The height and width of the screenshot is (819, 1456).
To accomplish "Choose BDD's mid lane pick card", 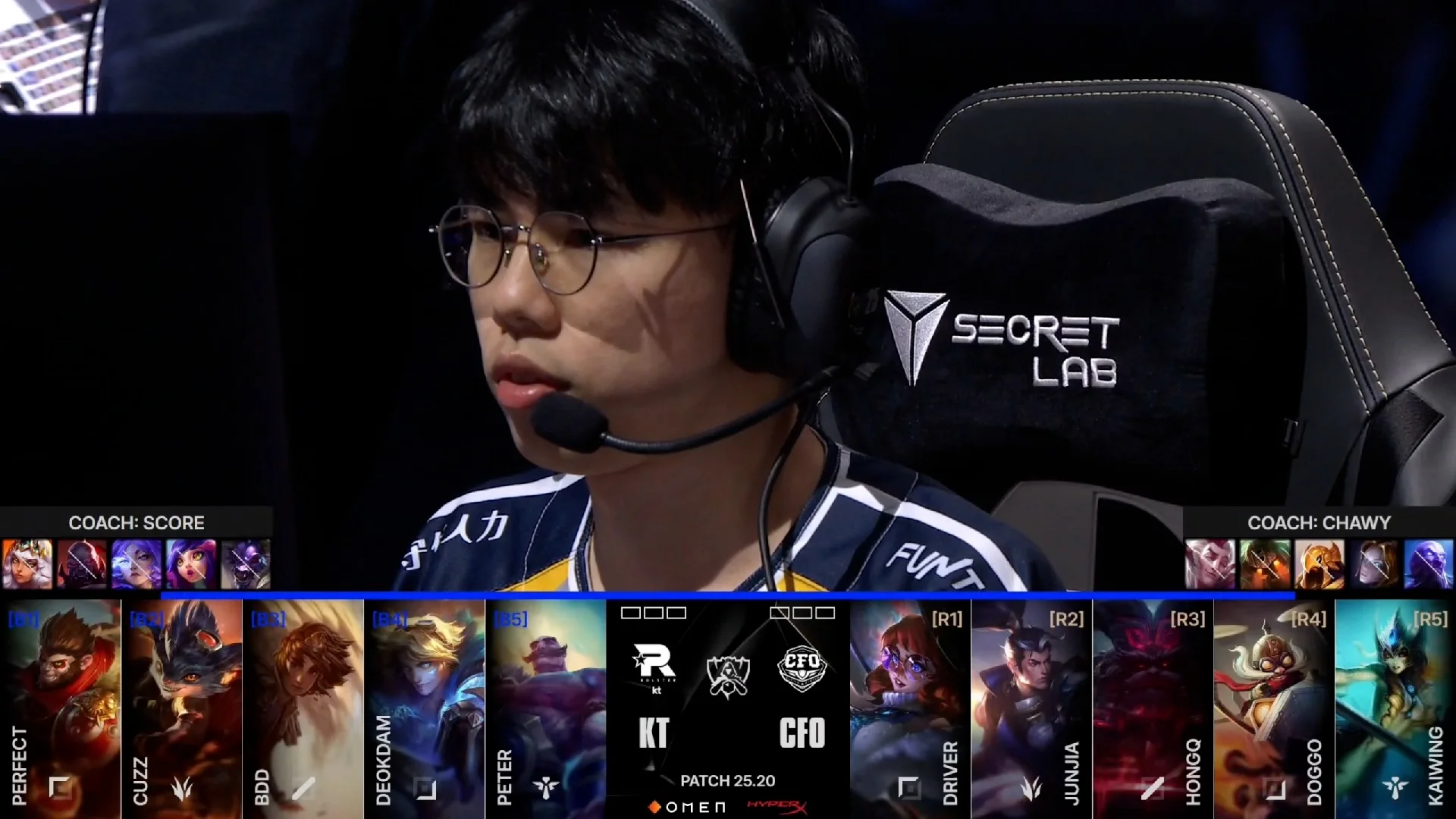I will point(303,705).
